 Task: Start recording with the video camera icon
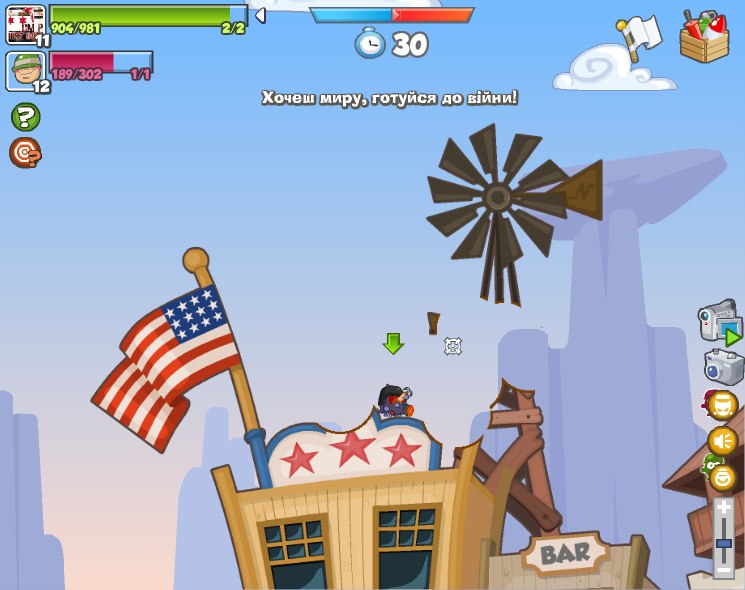[x=719, y=323]
